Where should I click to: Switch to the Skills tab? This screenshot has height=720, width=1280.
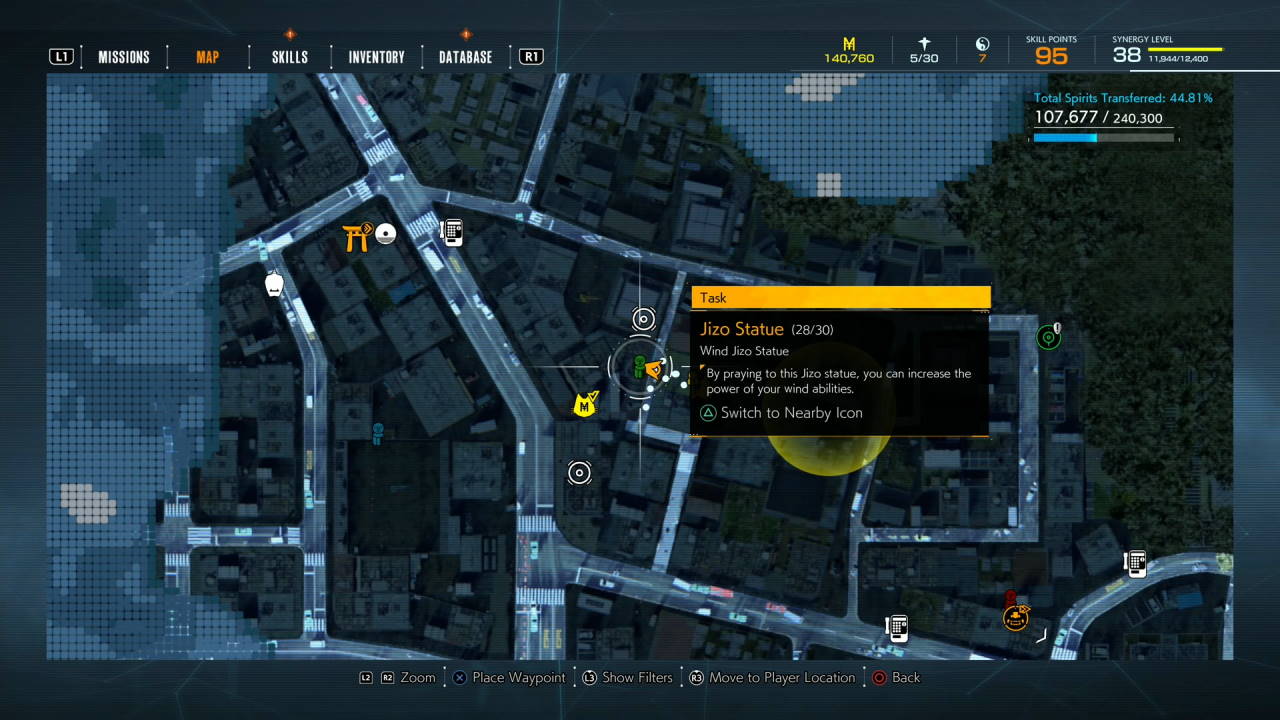pos(289,57)
